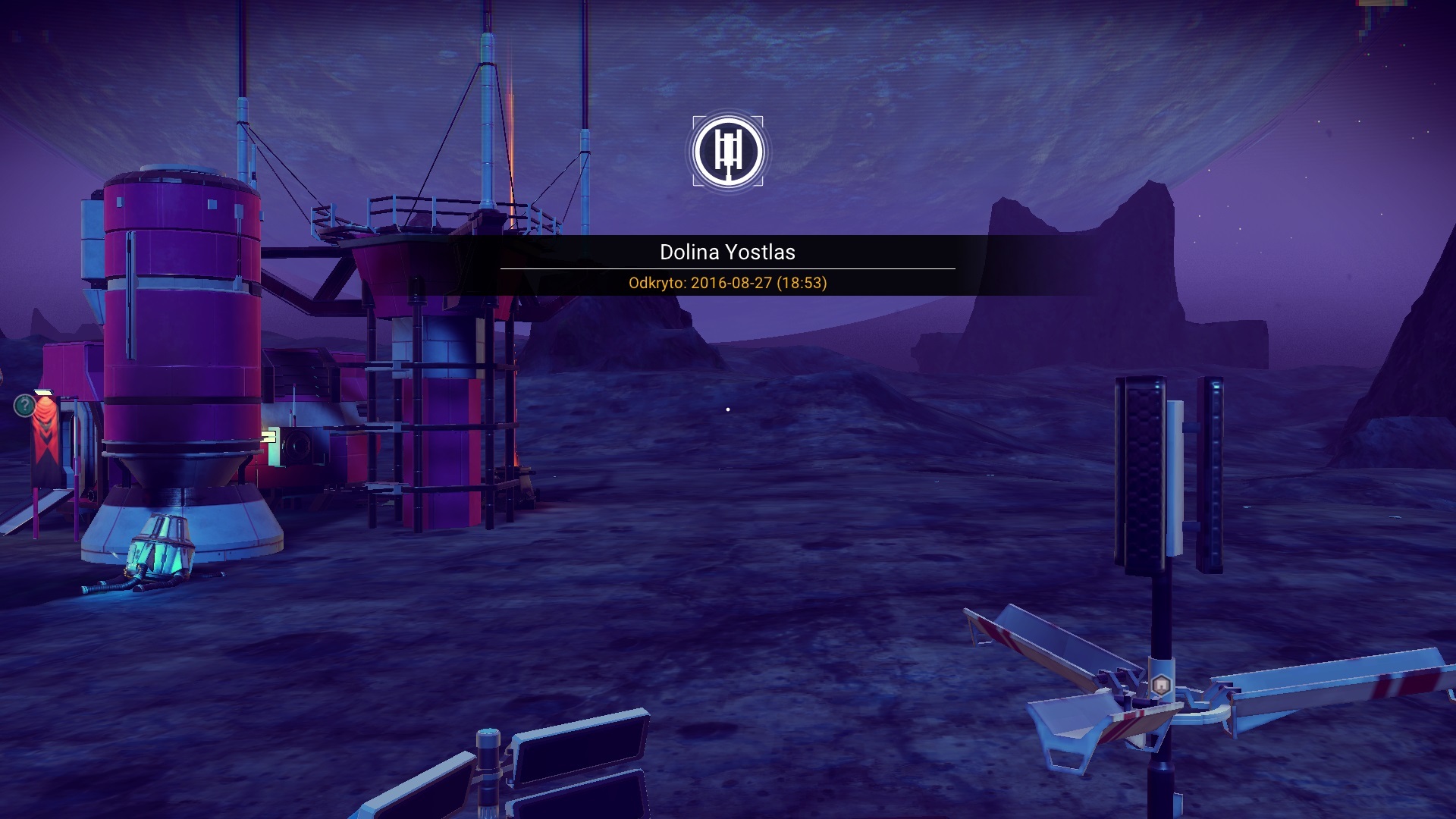Select the green question mark marker

pos(25,406)
